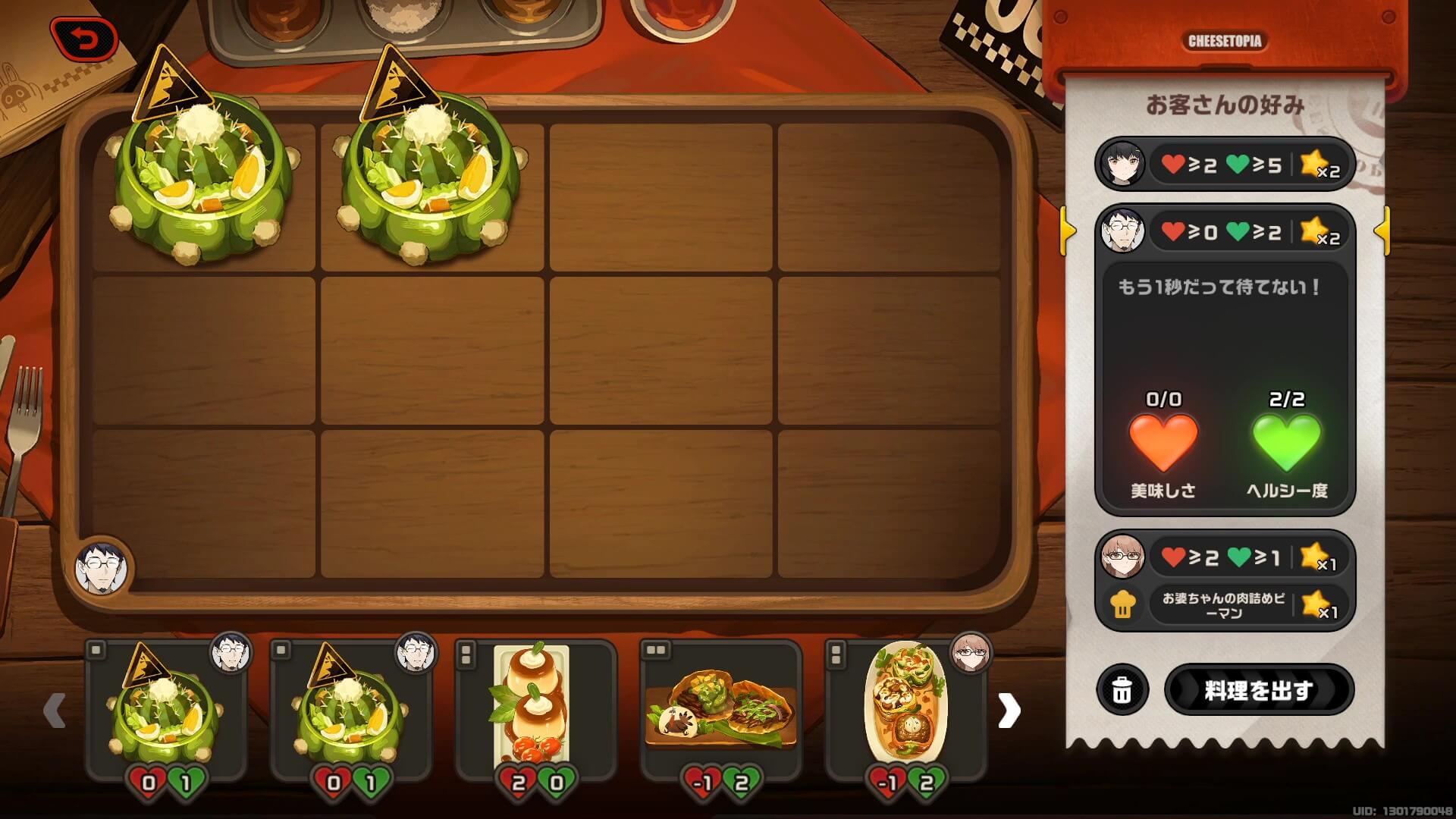The width and height of the screenshot is (1456, 819).
Task: Click the yellow arrow tab beside the preferences panel
Action: click(x=1068, y=233)
